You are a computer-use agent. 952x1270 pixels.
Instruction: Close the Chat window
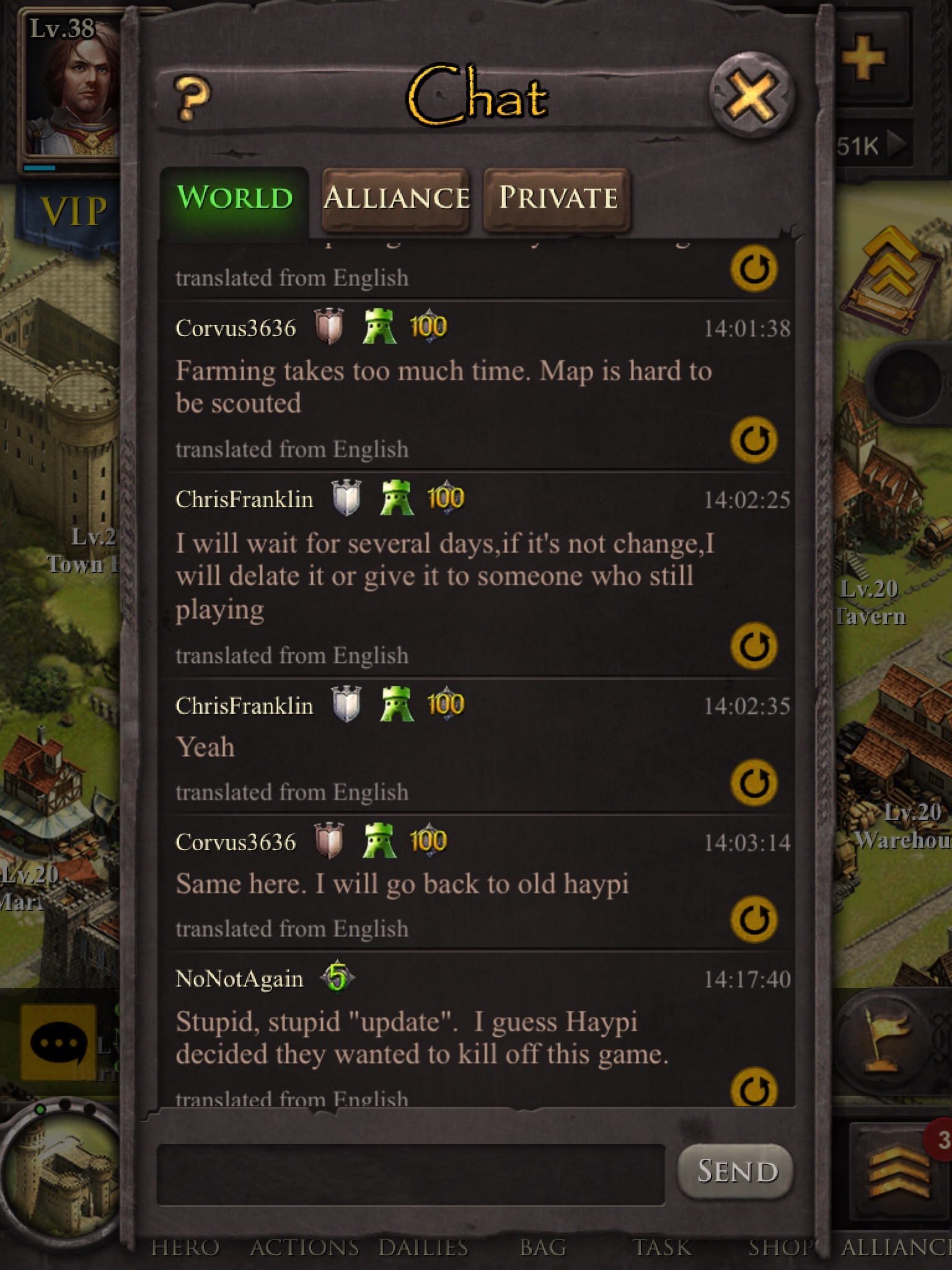click(x=751, y=96)
